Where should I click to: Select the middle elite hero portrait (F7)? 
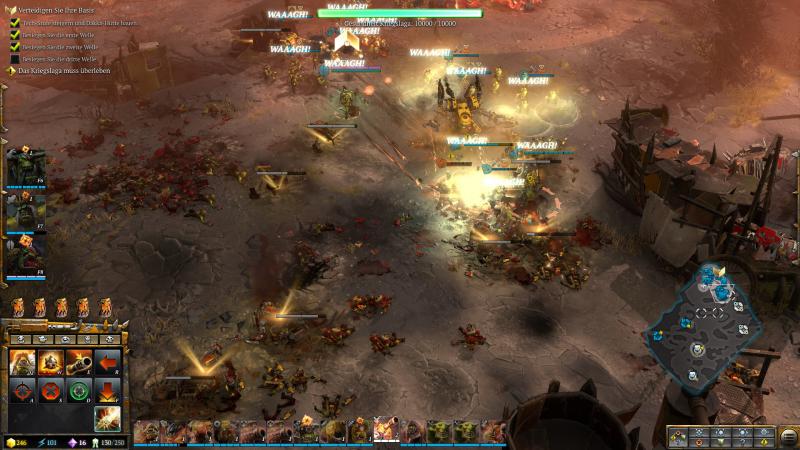click(x=24, y=212)
